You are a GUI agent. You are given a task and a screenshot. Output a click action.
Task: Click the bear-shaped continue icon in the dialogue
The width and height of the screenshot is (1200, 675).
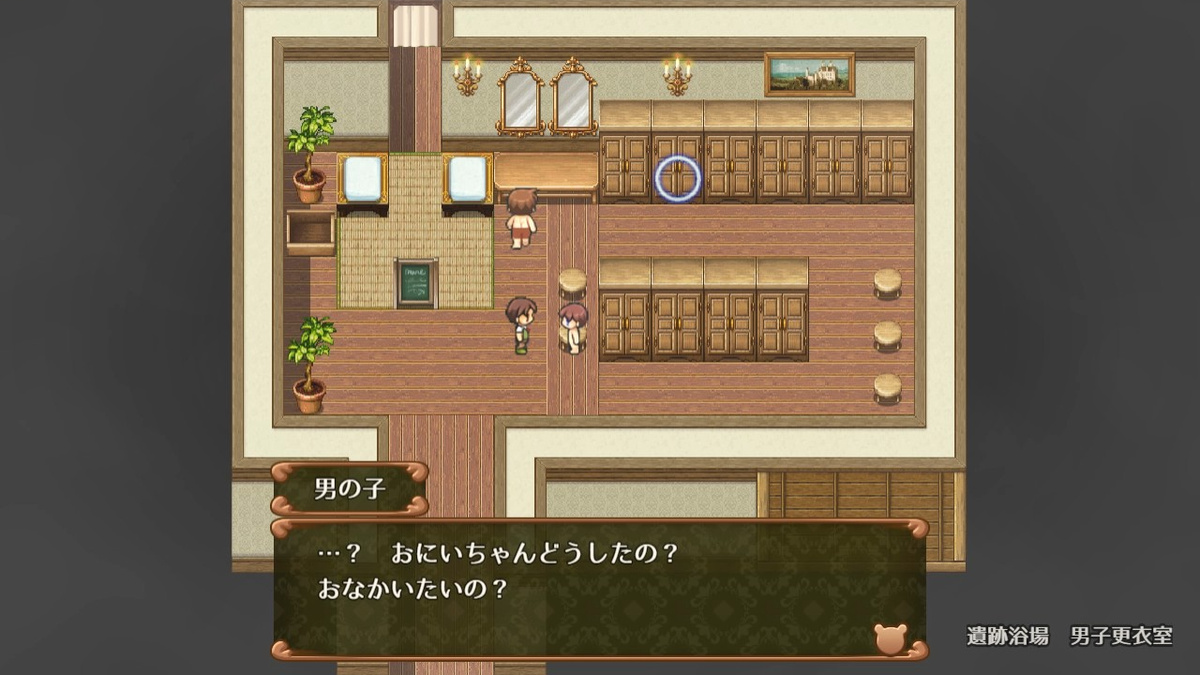889,638
